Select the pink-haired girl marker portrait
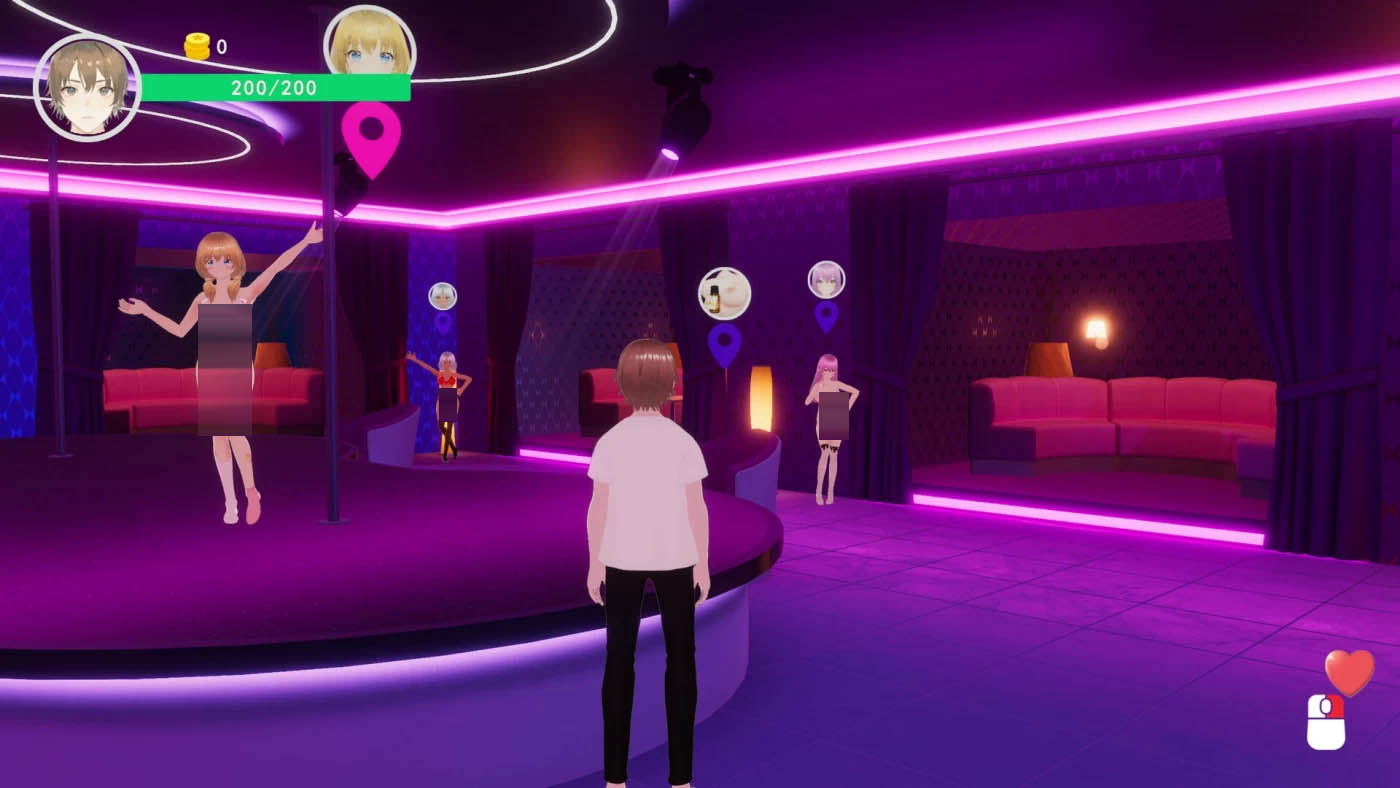 pyautogui.click(x=826, y=279)
